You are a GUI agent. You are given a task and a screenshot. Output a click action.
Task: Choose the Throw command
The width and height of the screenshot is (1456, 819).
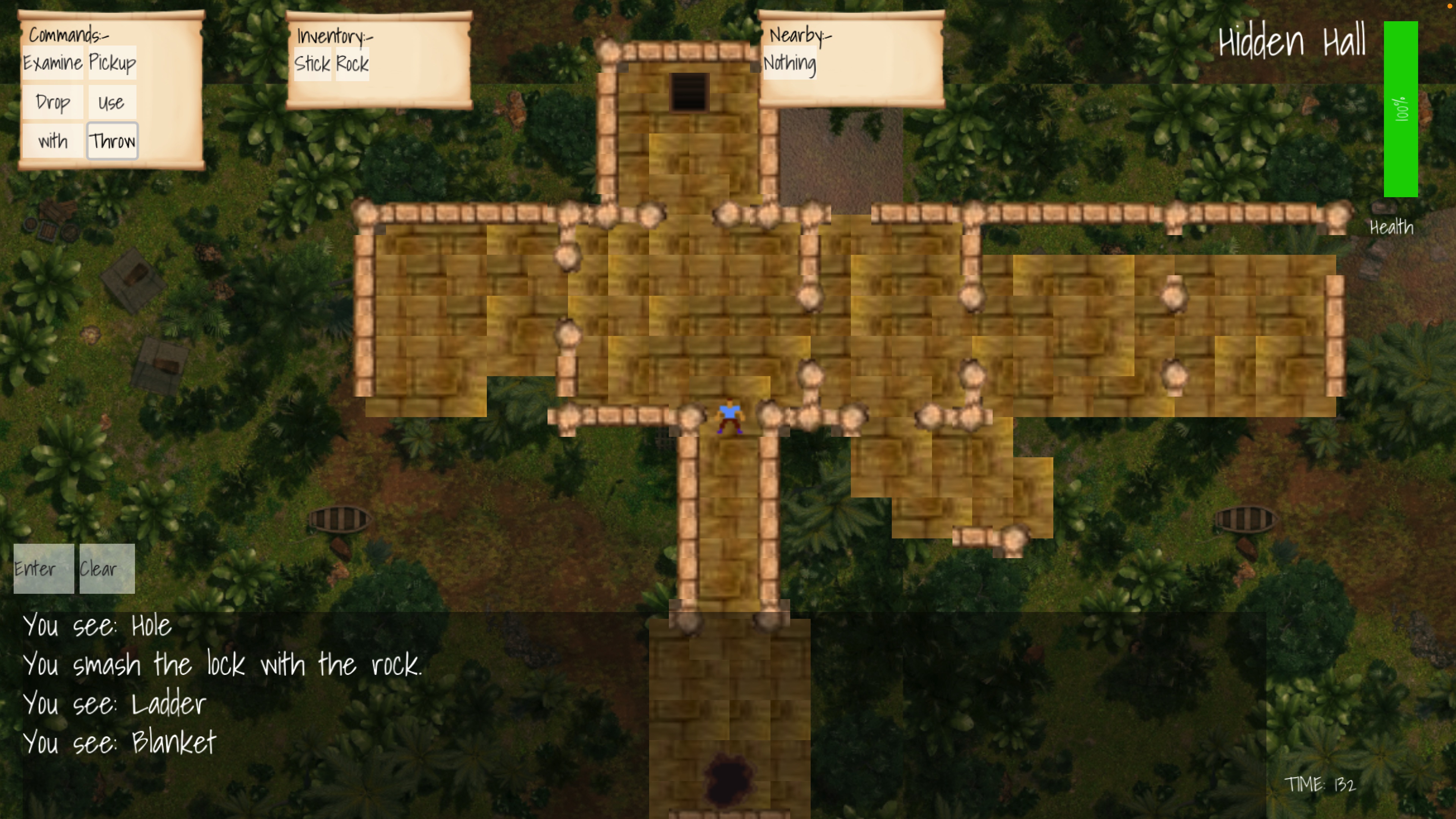coord(112,141)
